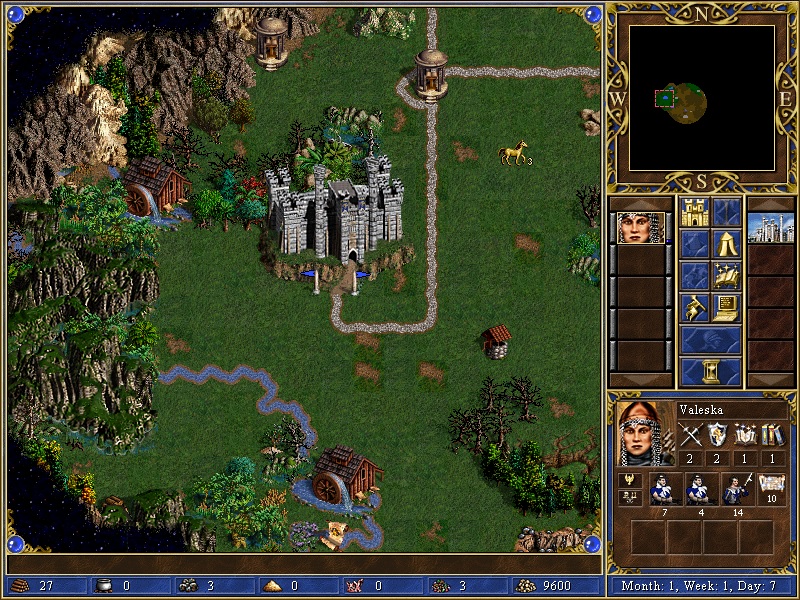800x600 pixels.
Task: End the turn with the hourglass button
Action: coord(710,371)
